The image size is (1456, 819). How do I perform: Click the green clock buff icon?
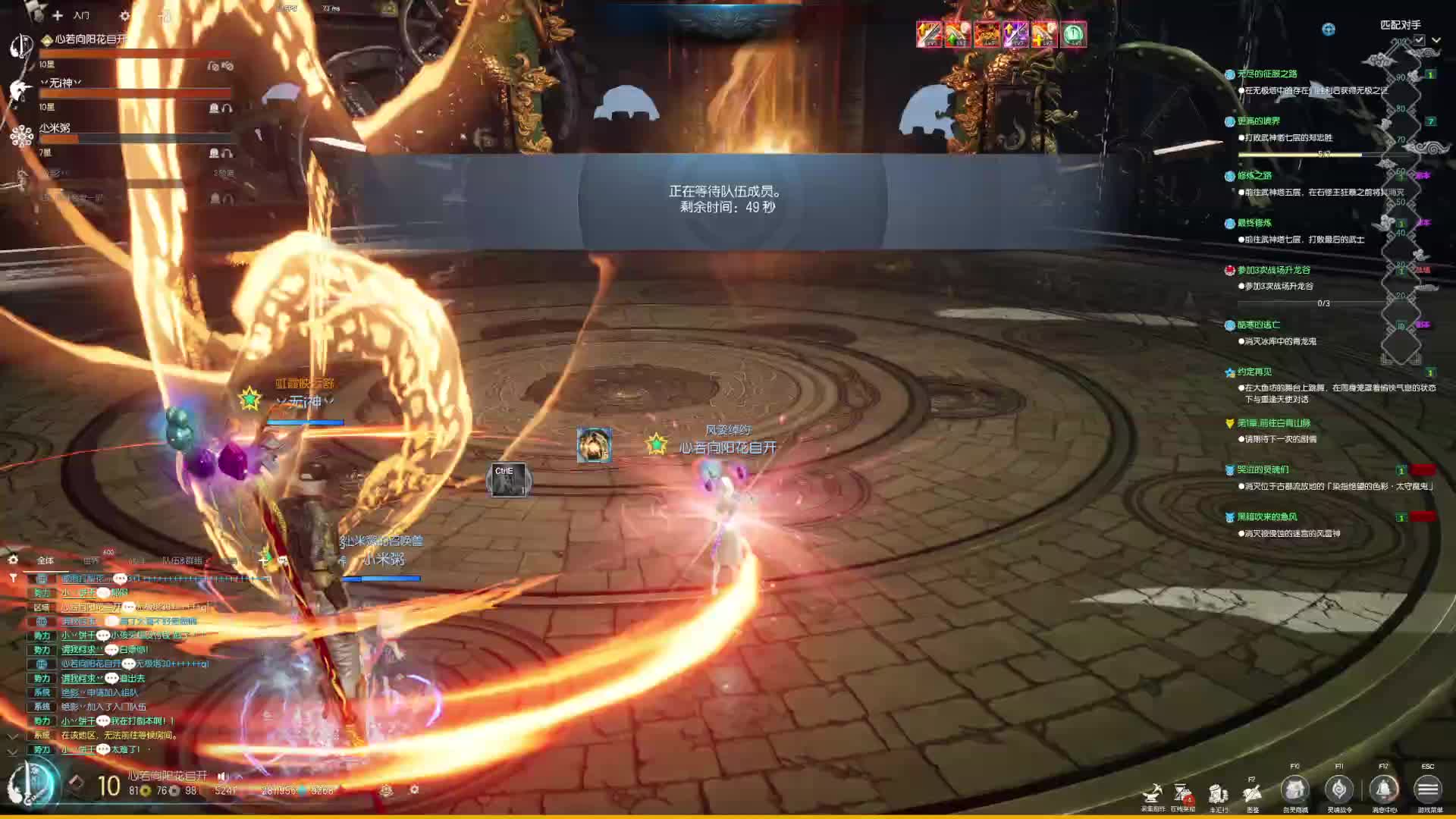coord(1073,34)
